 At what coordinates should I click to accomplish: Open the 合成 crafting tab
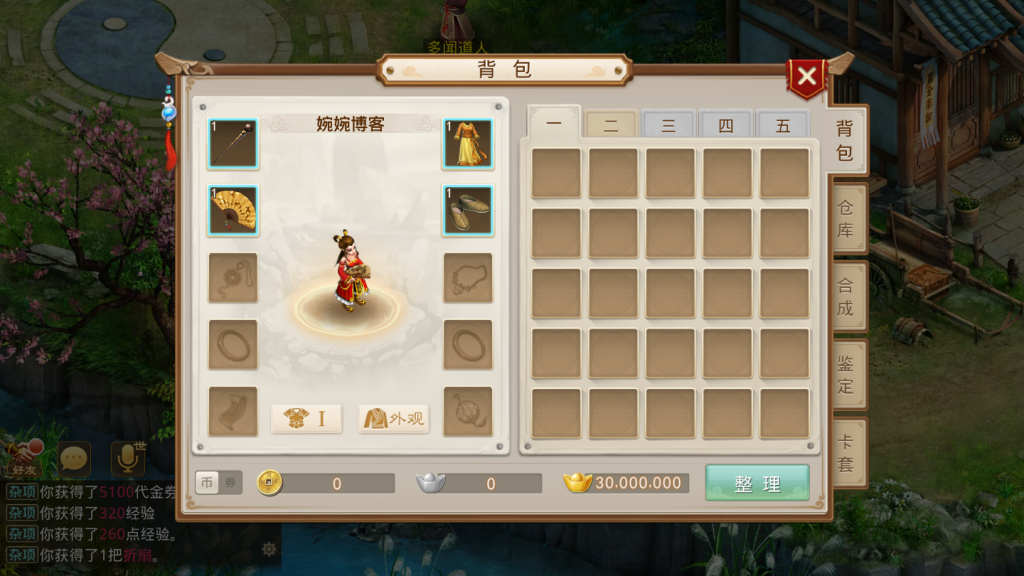[845, 297]
